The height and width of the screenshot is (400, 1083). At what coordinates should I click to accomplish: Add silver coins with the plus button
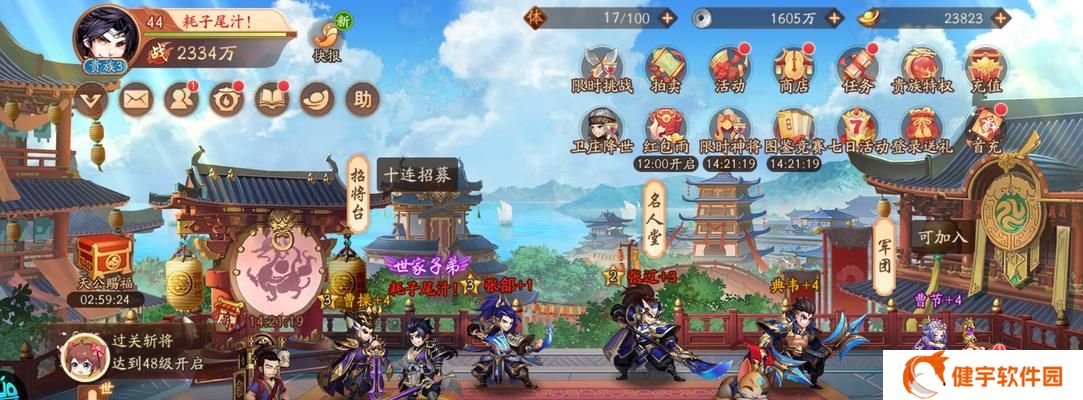[836, 18]
